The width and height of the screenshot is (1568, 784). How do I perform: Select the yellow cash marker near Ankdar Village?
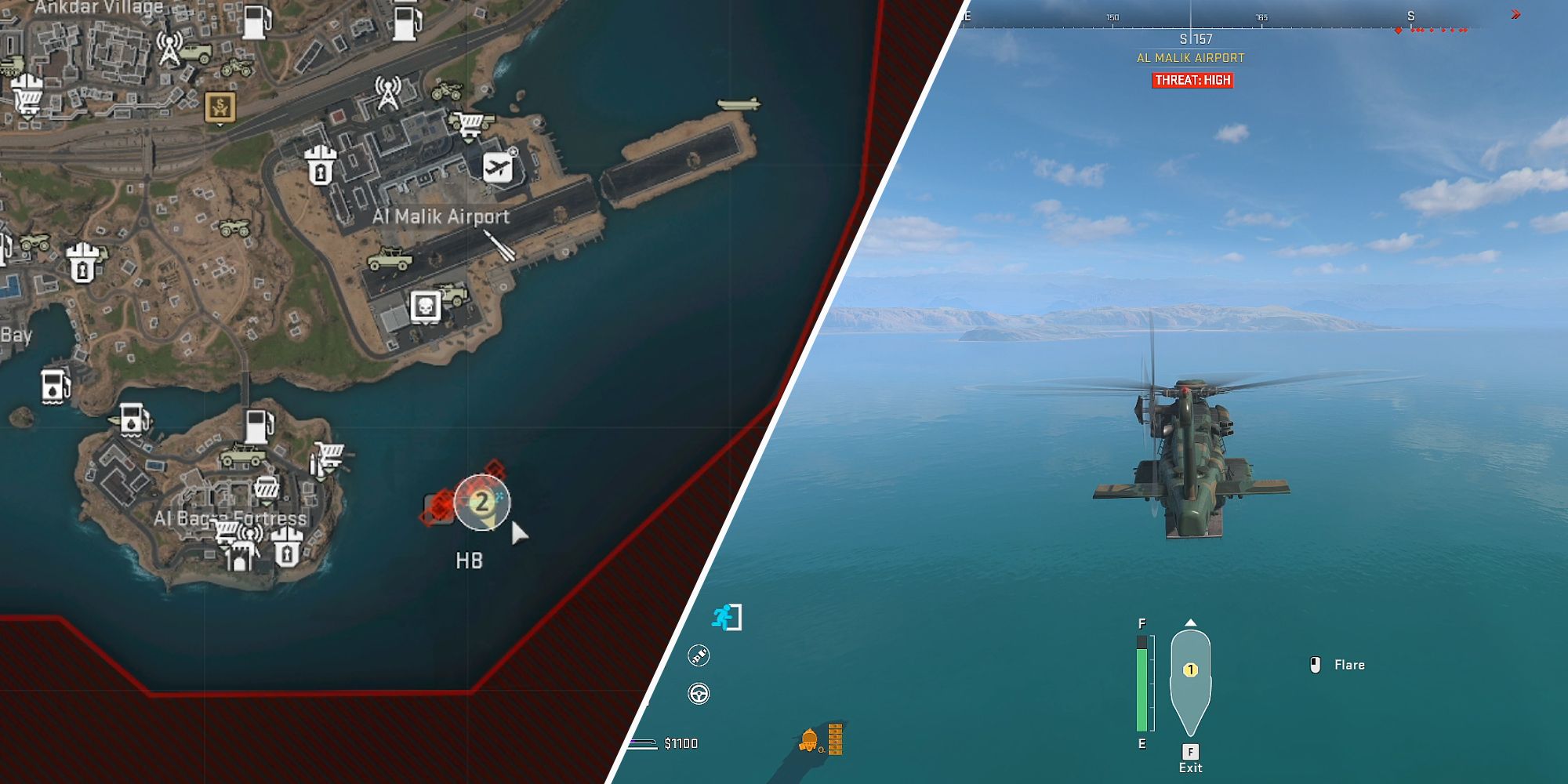click(x=220, y=107)
